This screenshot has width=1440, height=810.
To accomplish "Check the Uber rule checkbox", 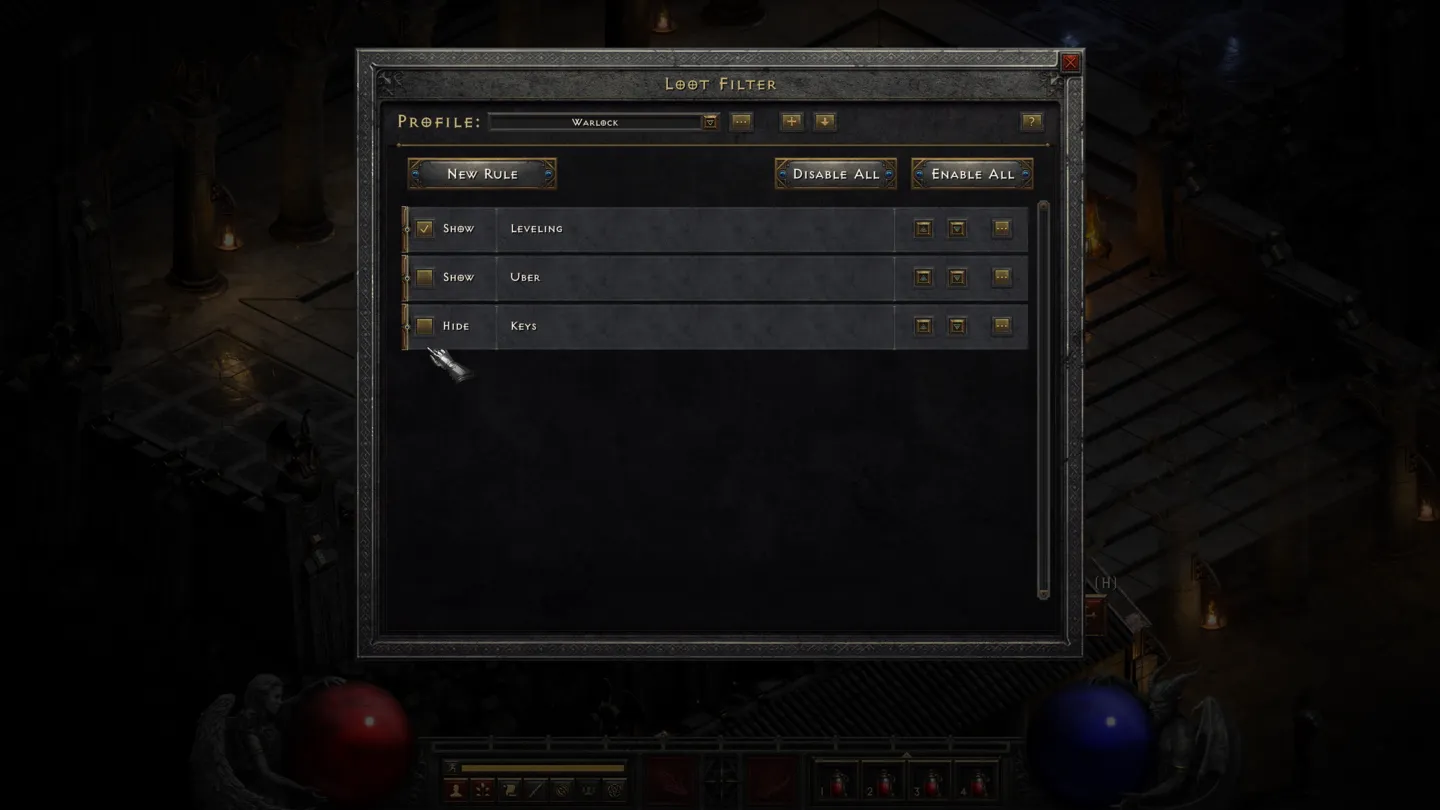I will pos(425,277).
